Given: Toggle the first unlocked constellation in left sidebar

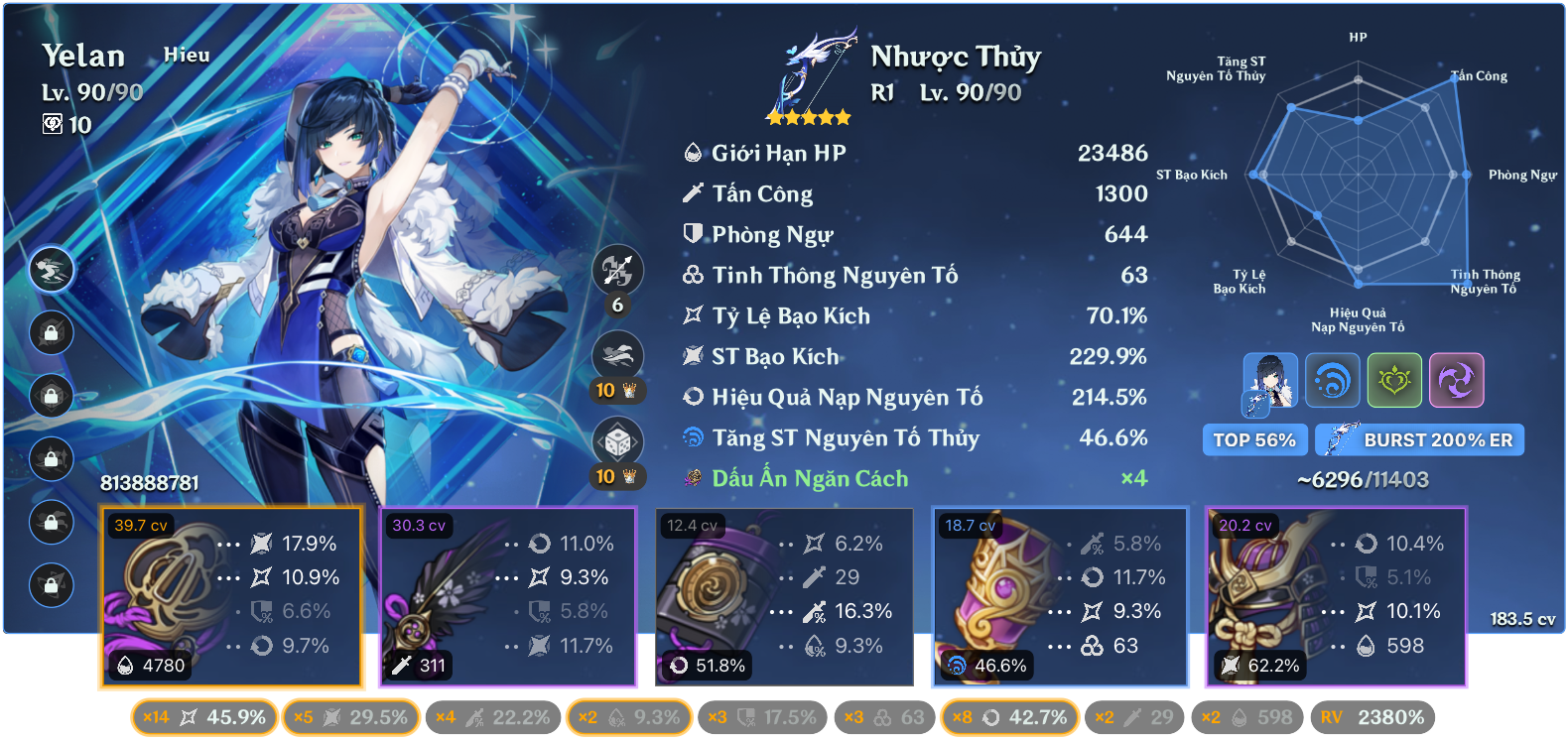Looking at the screenshot, I should click(52, 270).
